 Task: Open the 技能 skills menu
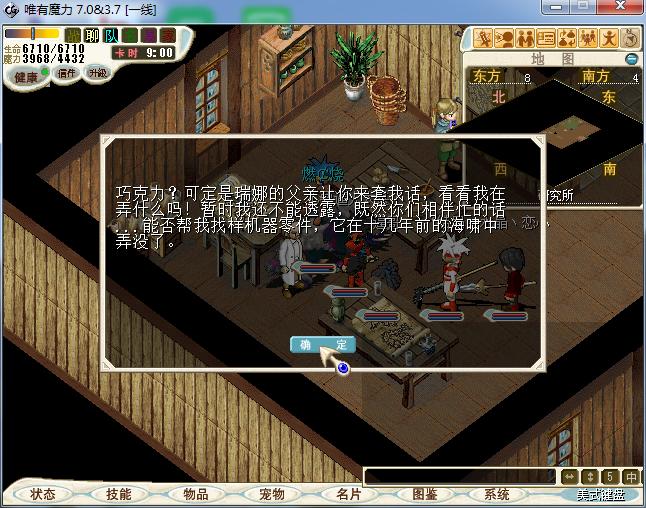coord(119,494)
